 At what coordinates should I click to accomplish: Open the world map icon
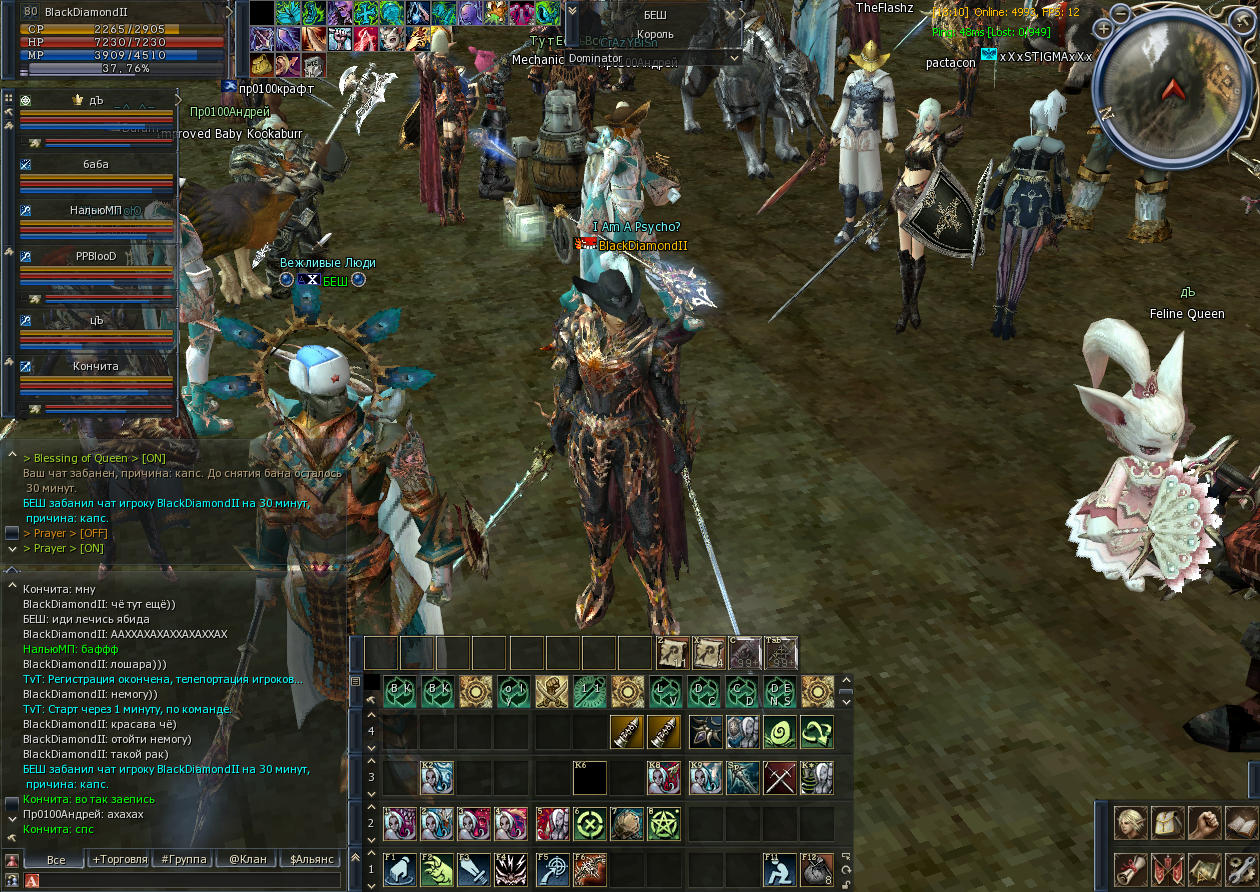click(1204, 868)
